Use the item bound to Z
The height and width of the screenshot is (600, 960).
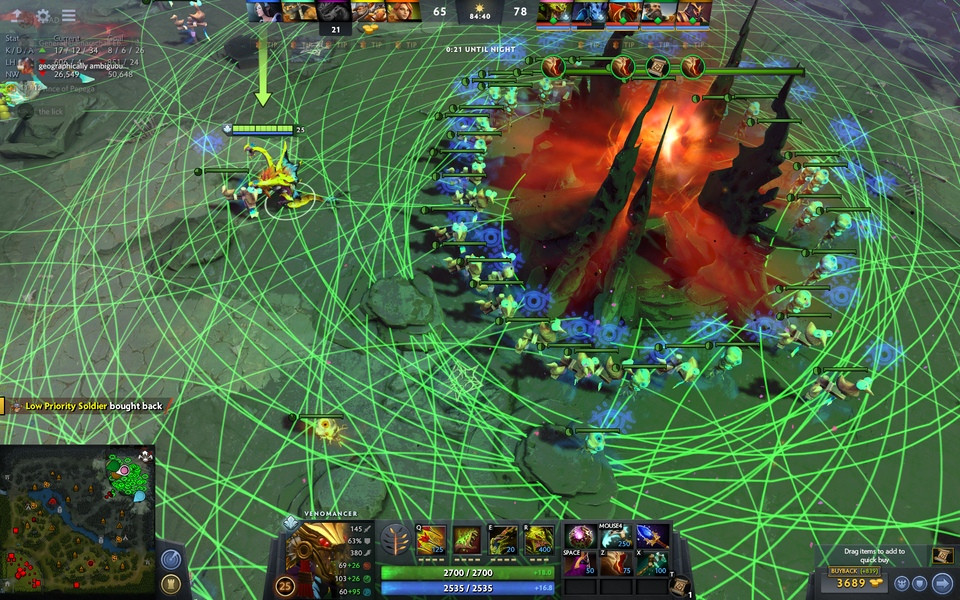pos(616,563)
